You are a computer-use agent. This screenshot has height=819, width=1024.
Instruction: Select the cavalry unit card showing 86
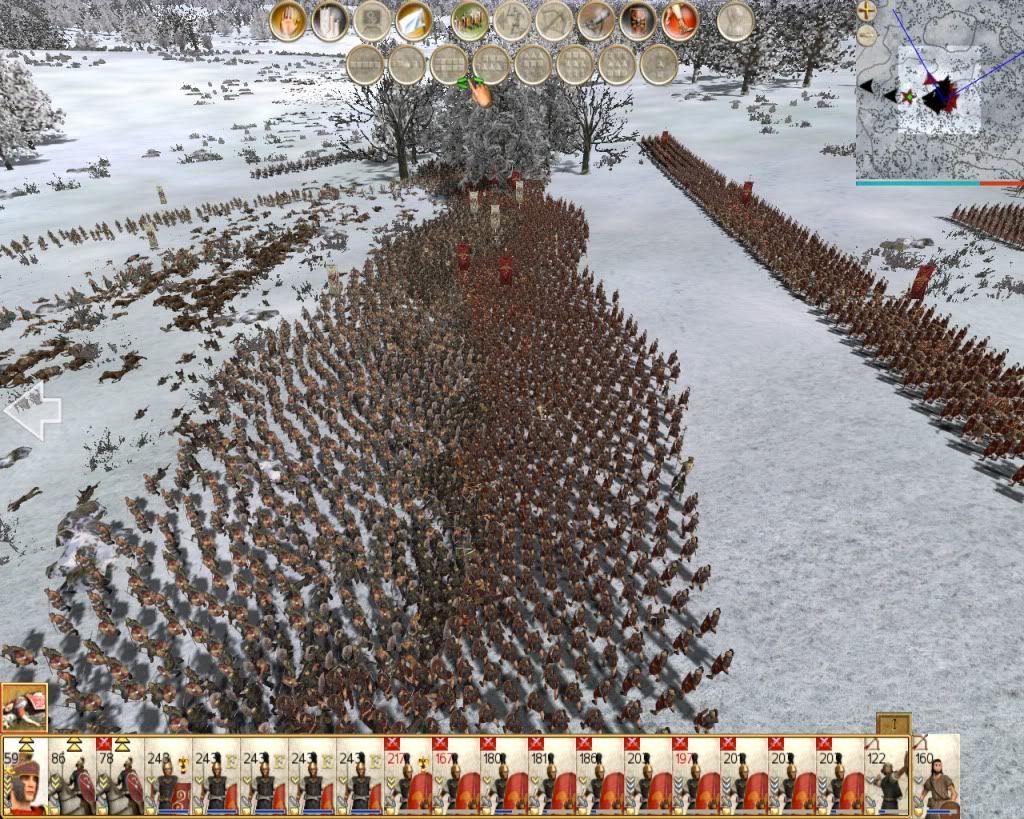point(72,775)
